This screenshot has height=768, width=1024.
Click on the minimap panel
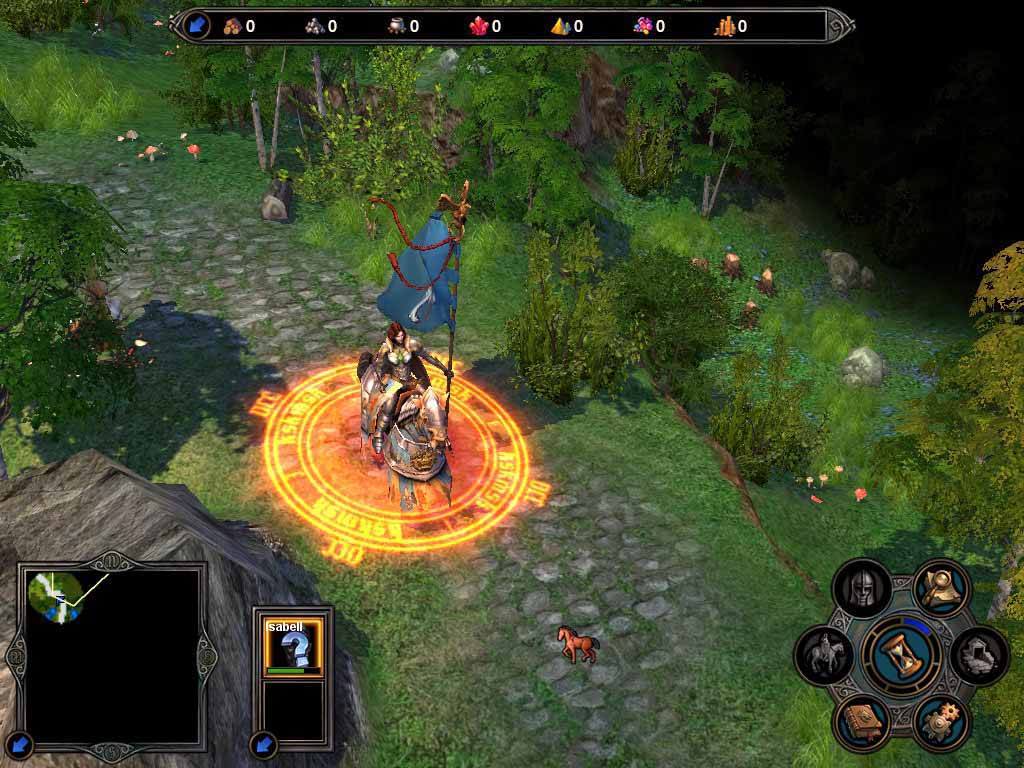112,654
